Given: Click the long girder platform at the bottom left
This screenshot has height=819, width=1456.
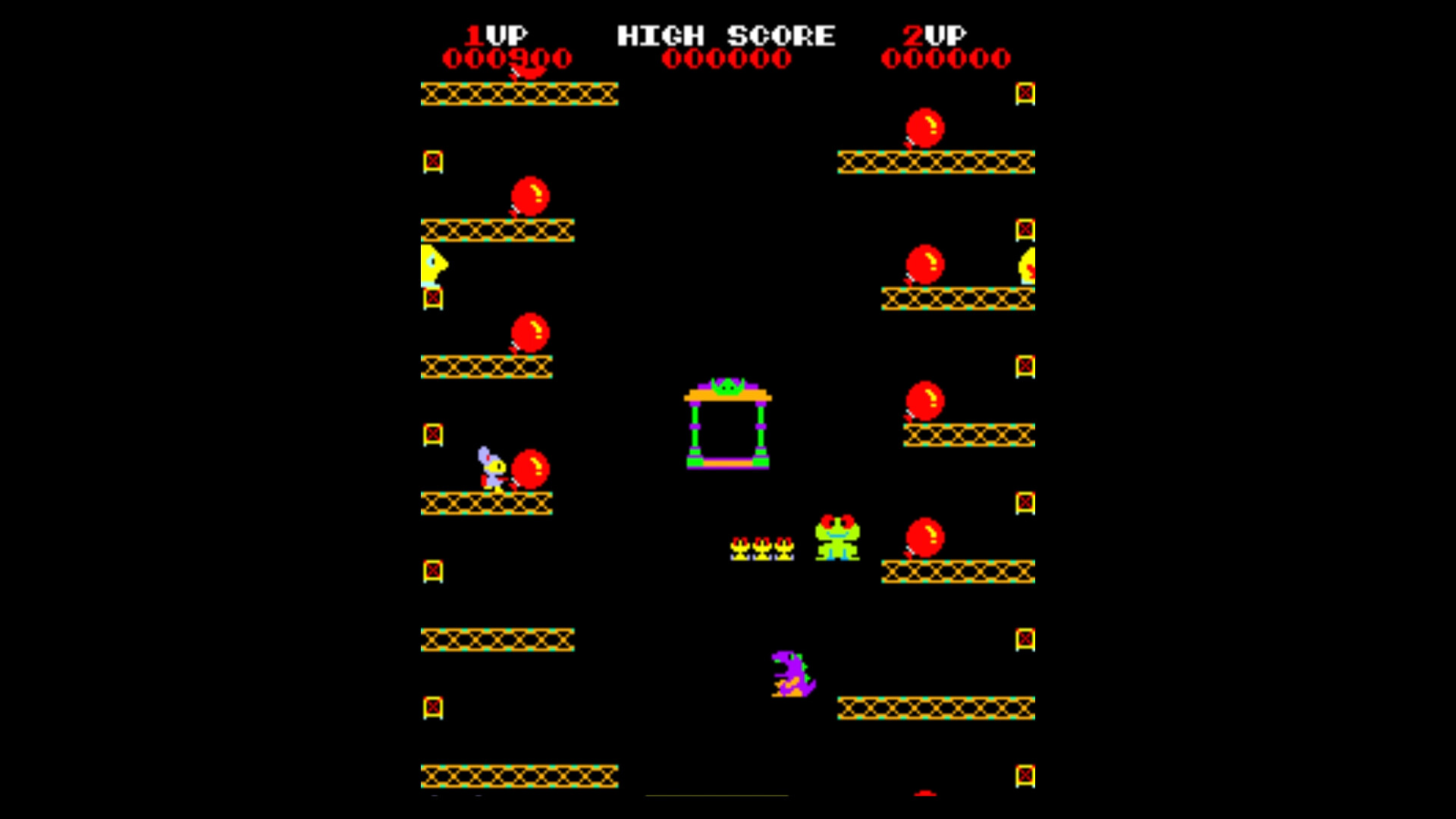Looking at the screenshot, I should click(x=519, y=775).
